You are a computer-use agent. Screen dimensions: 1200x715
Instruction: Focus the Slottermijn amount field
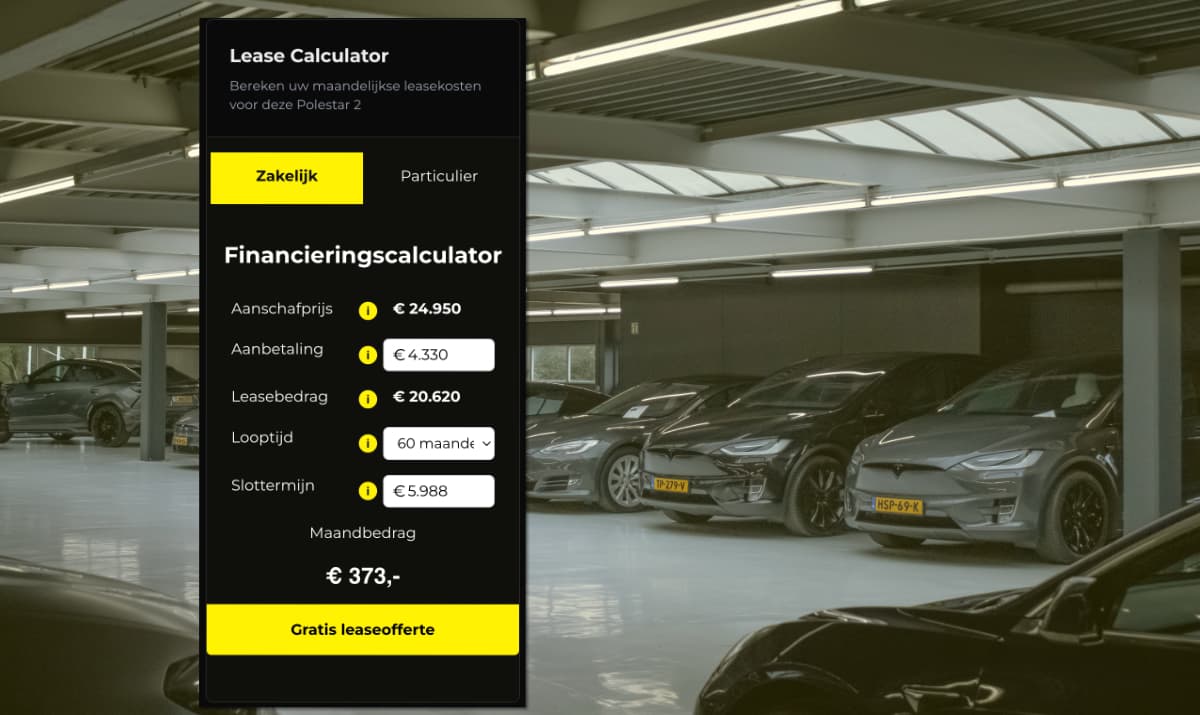point(438,491)
